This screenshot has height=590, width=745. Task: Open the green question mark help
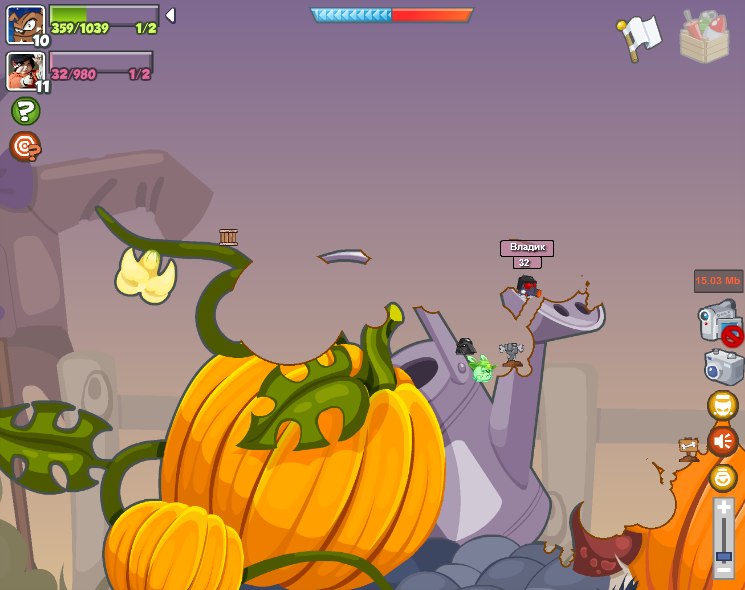(x=25, y=111)
